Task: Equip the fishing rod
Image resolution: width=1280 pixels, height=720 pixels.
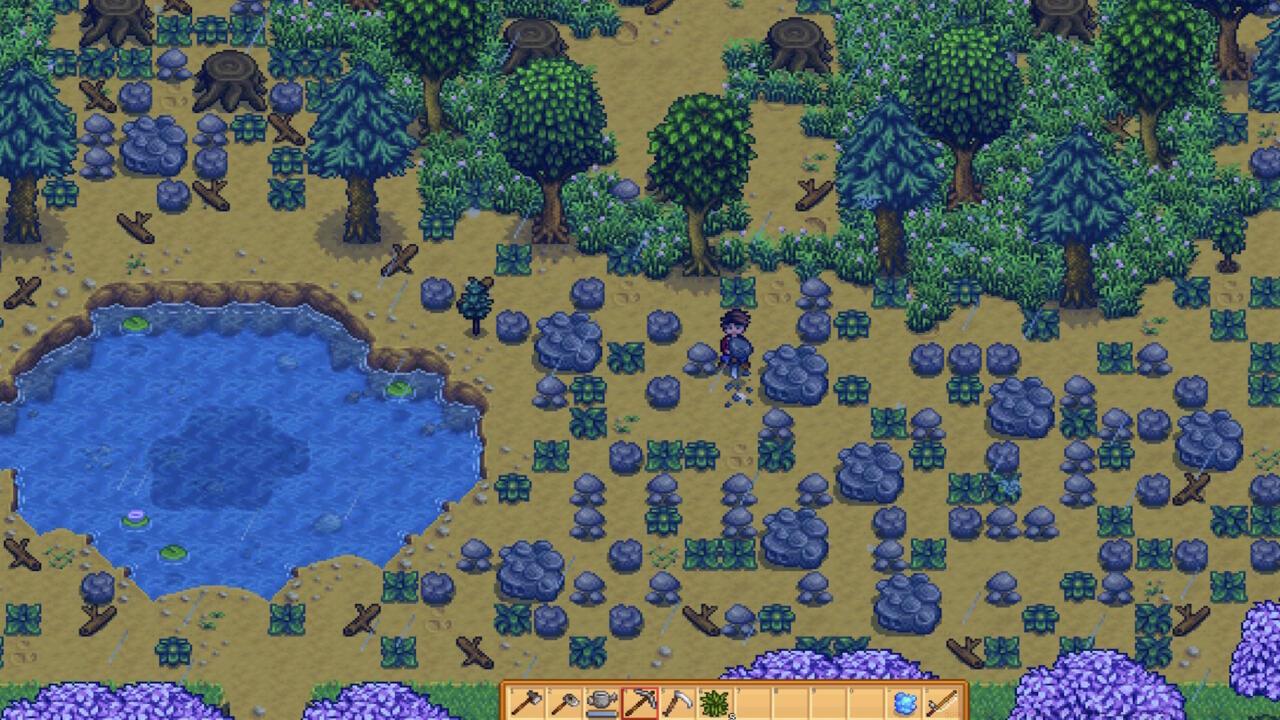Action: (943, 702)
